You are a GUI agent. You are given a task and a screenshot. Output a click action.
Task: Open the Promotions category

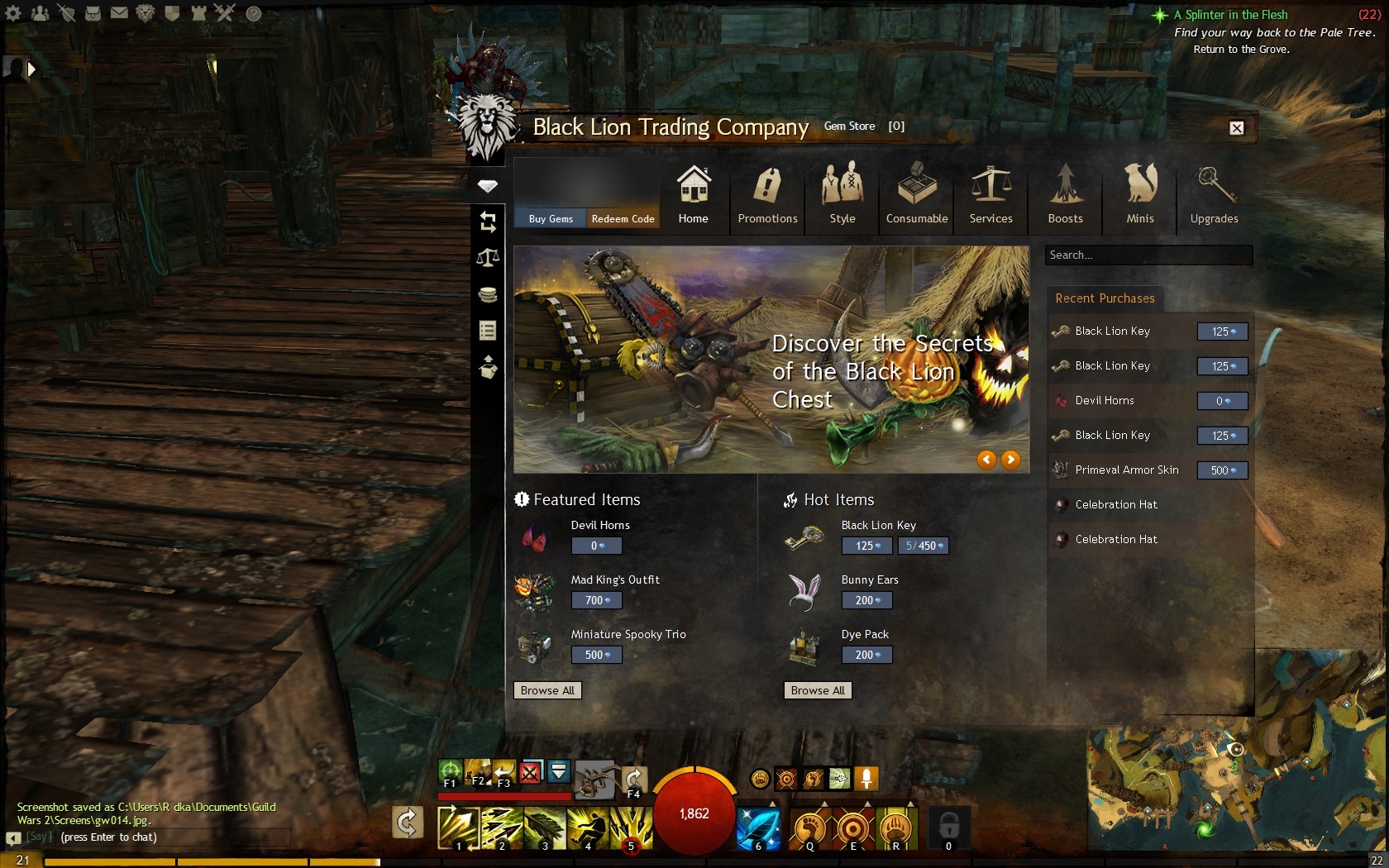click(767, 194)
